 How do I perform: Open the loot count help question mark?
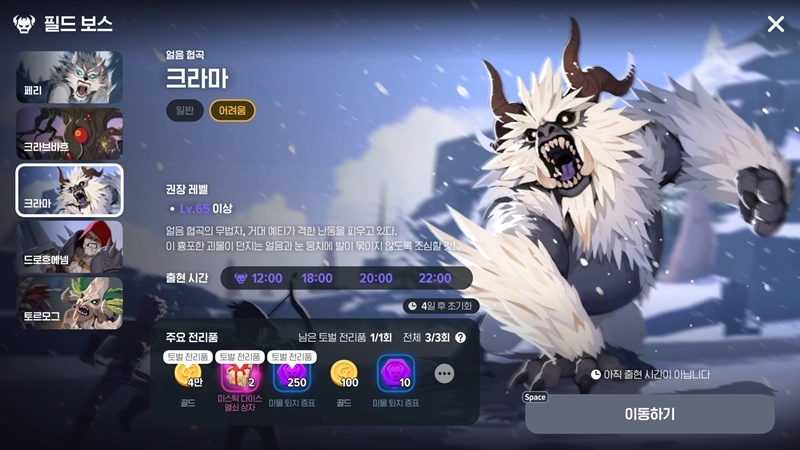[x=461, y=338]
